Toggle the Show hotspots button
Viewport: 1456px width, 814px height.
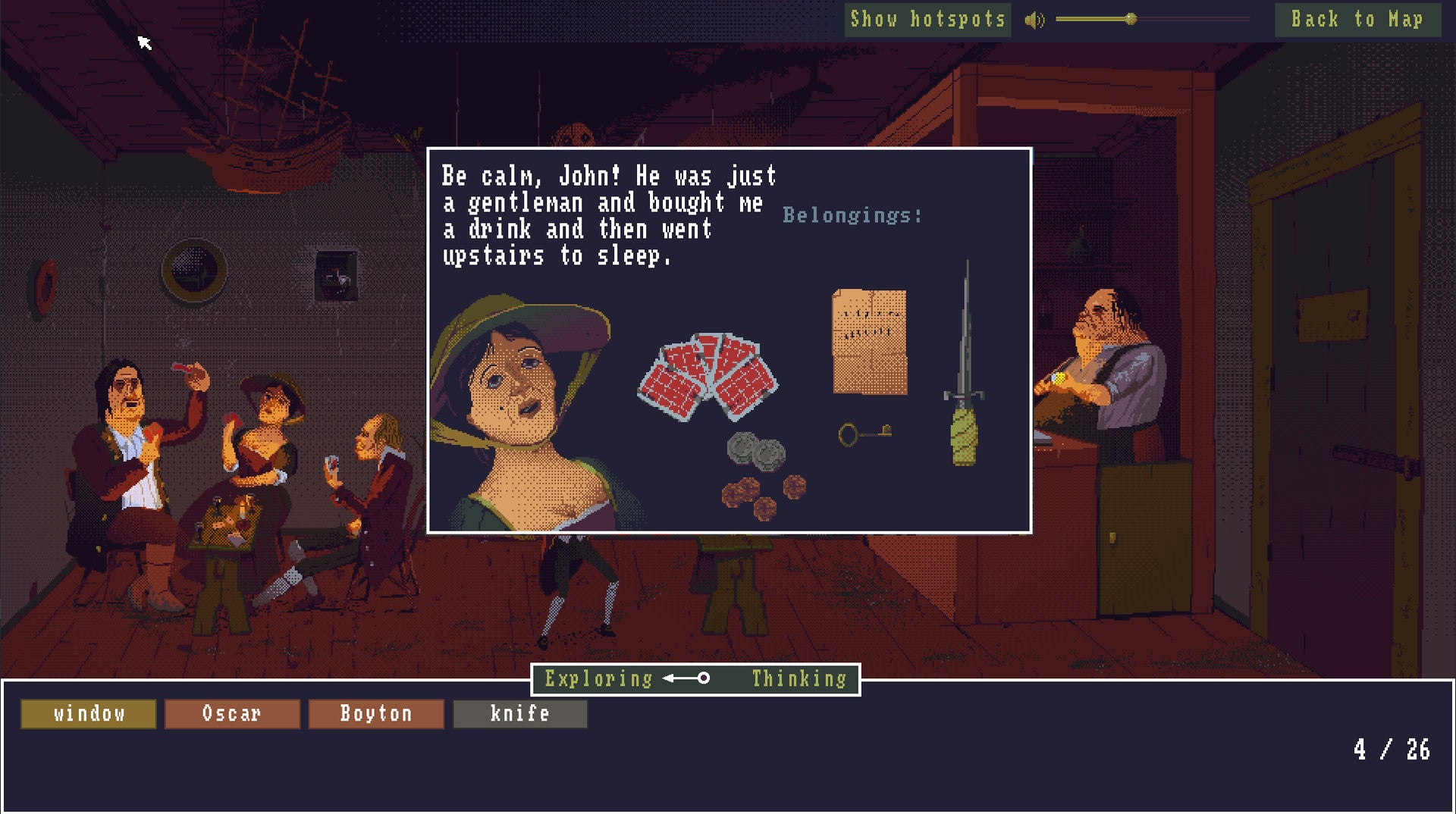pyautogui.click(x=927, y=20)
